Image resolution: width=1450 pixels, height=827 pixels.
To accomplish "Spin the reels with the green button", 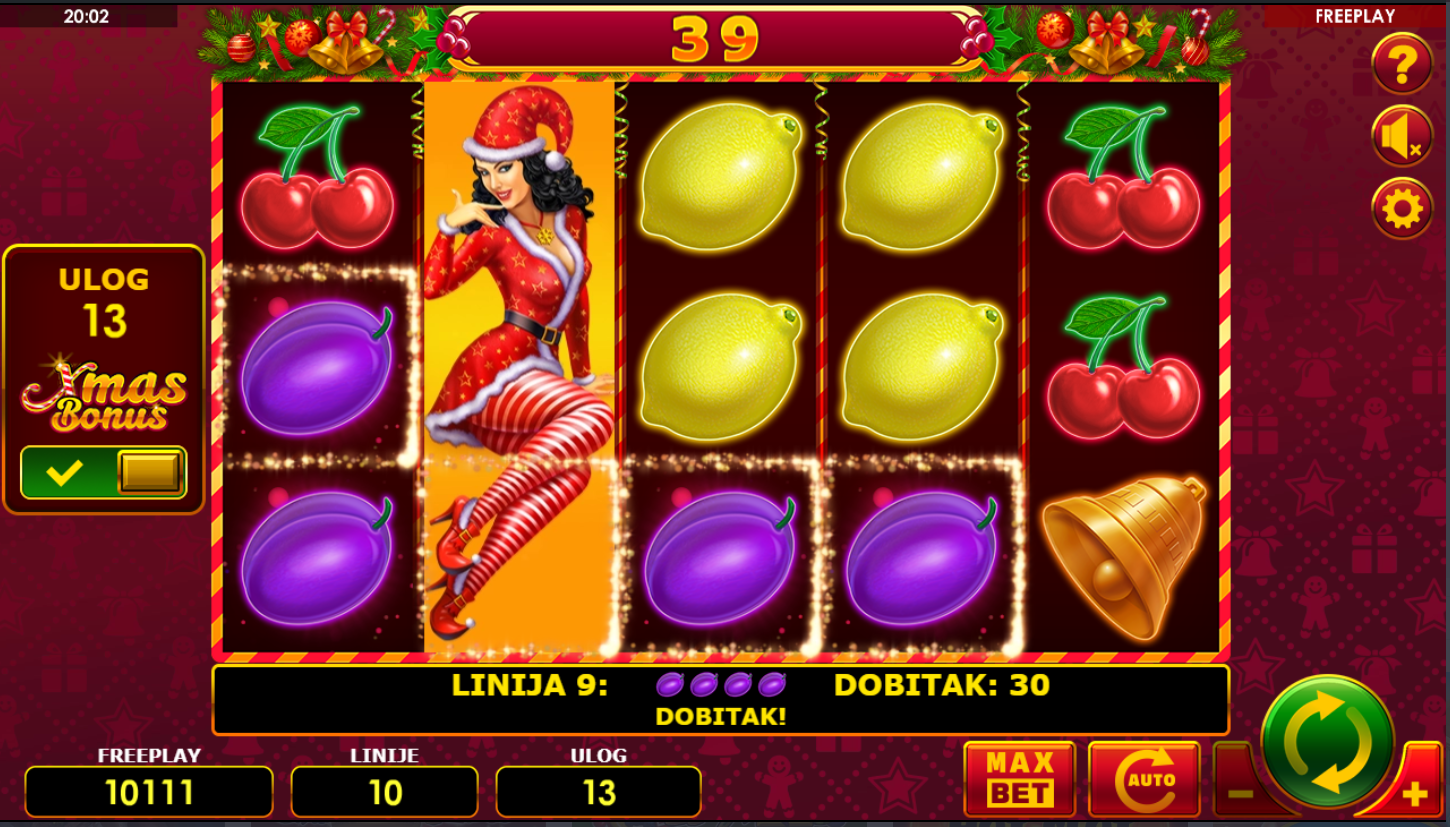I will click(1327, 741).
